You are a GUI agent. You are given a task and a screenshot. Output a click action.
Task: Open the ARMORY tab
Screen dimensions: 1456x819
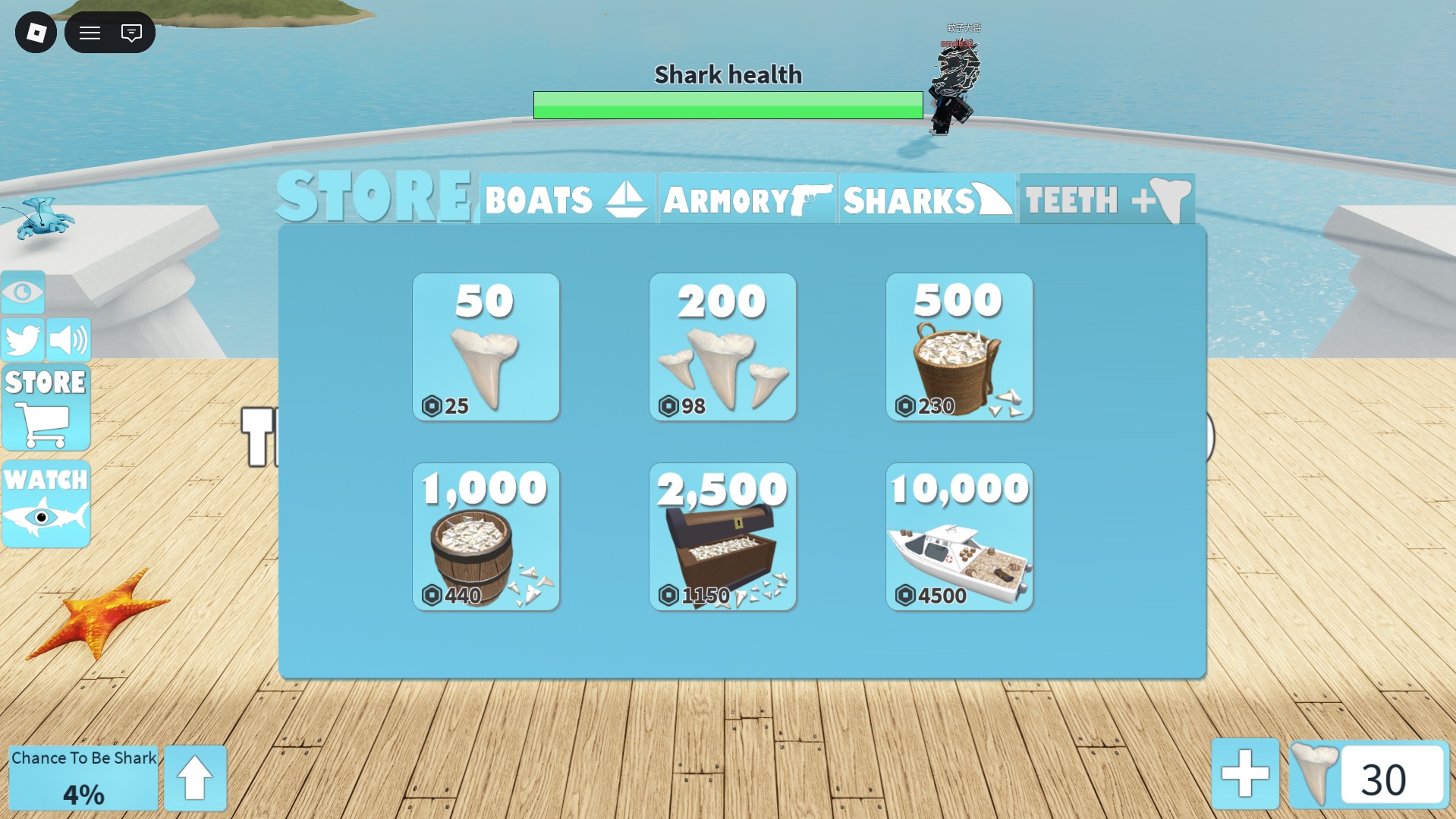(746, 200)
